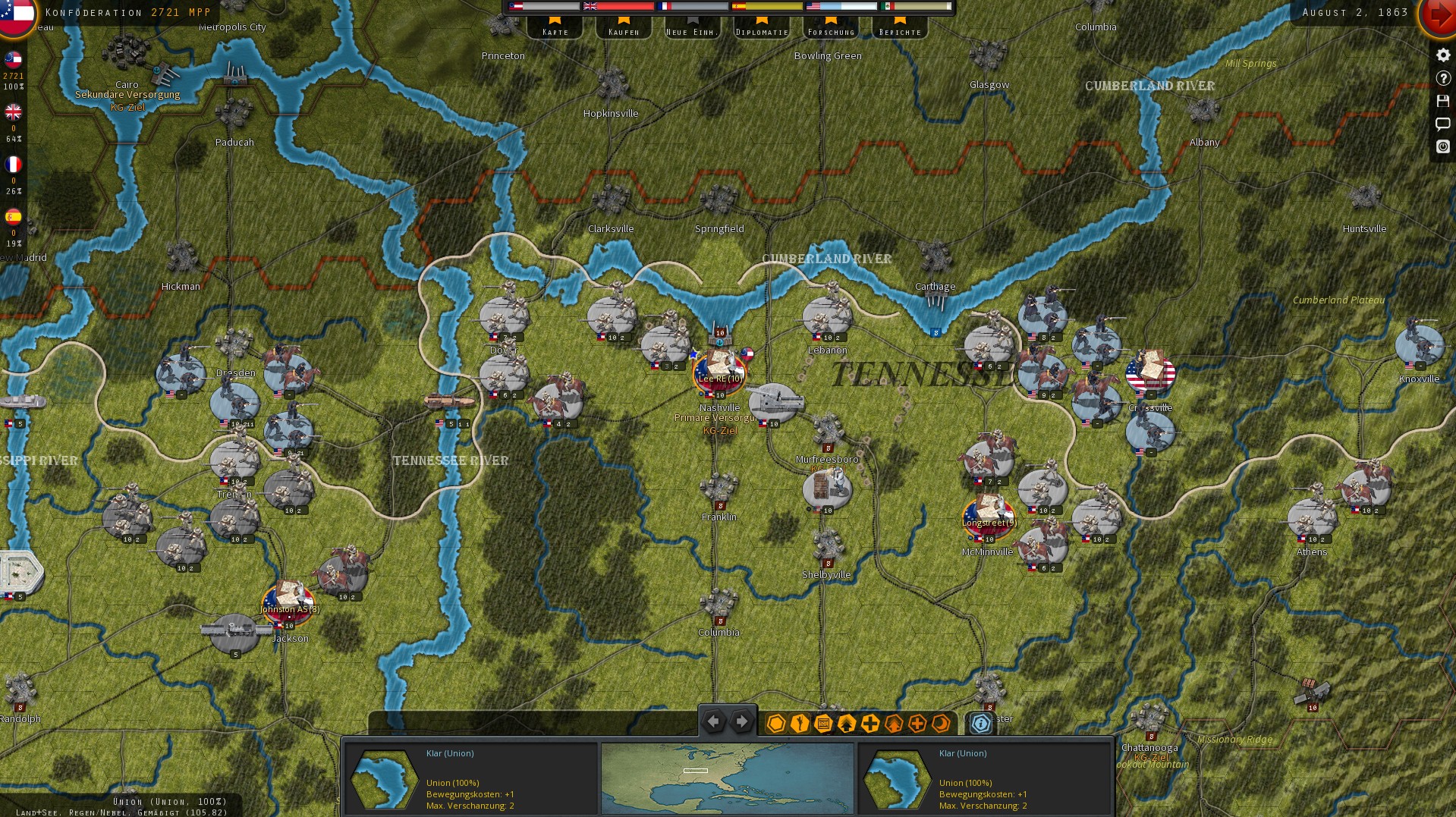Click the power/exit icon on right sidebar
Viewport: 1456px width, 817px height.
(x=1442, y=147)
